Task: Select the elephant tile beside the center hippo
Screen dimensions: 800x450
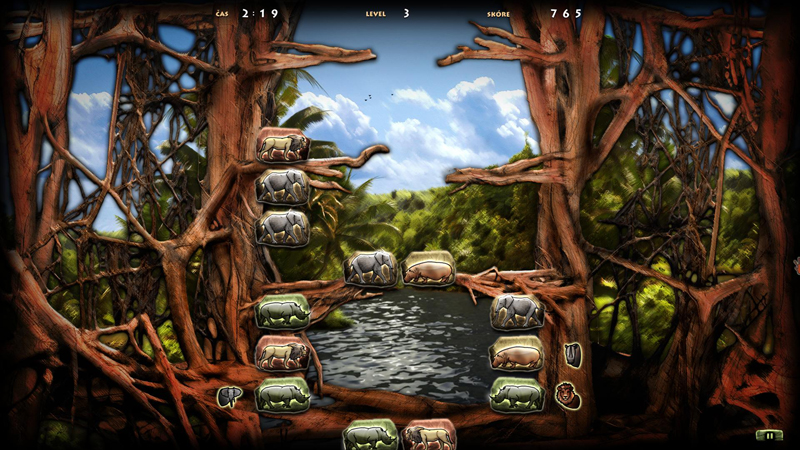Action: click(371, 269)
